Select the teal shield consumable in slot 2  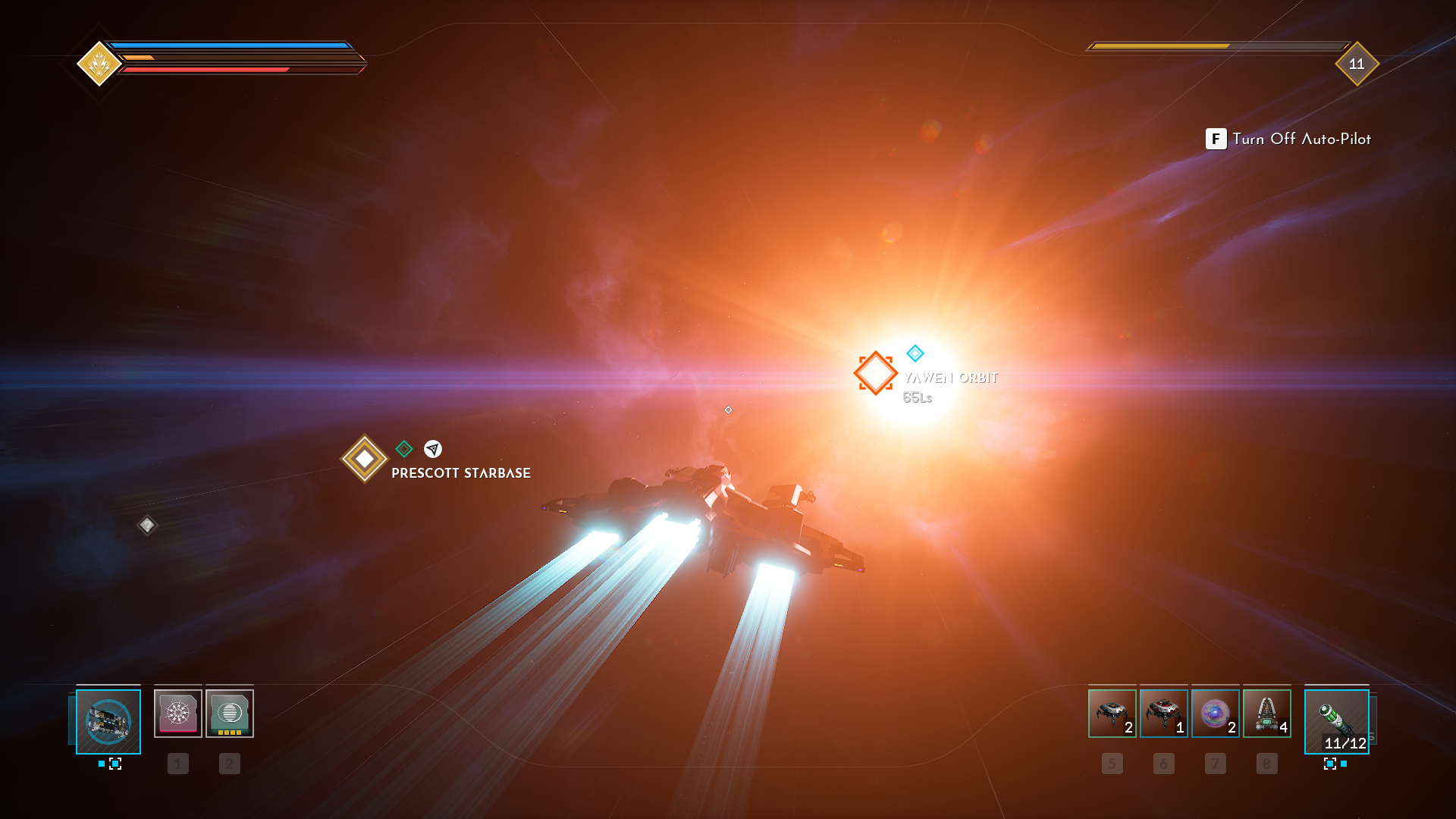pos(230,712)
